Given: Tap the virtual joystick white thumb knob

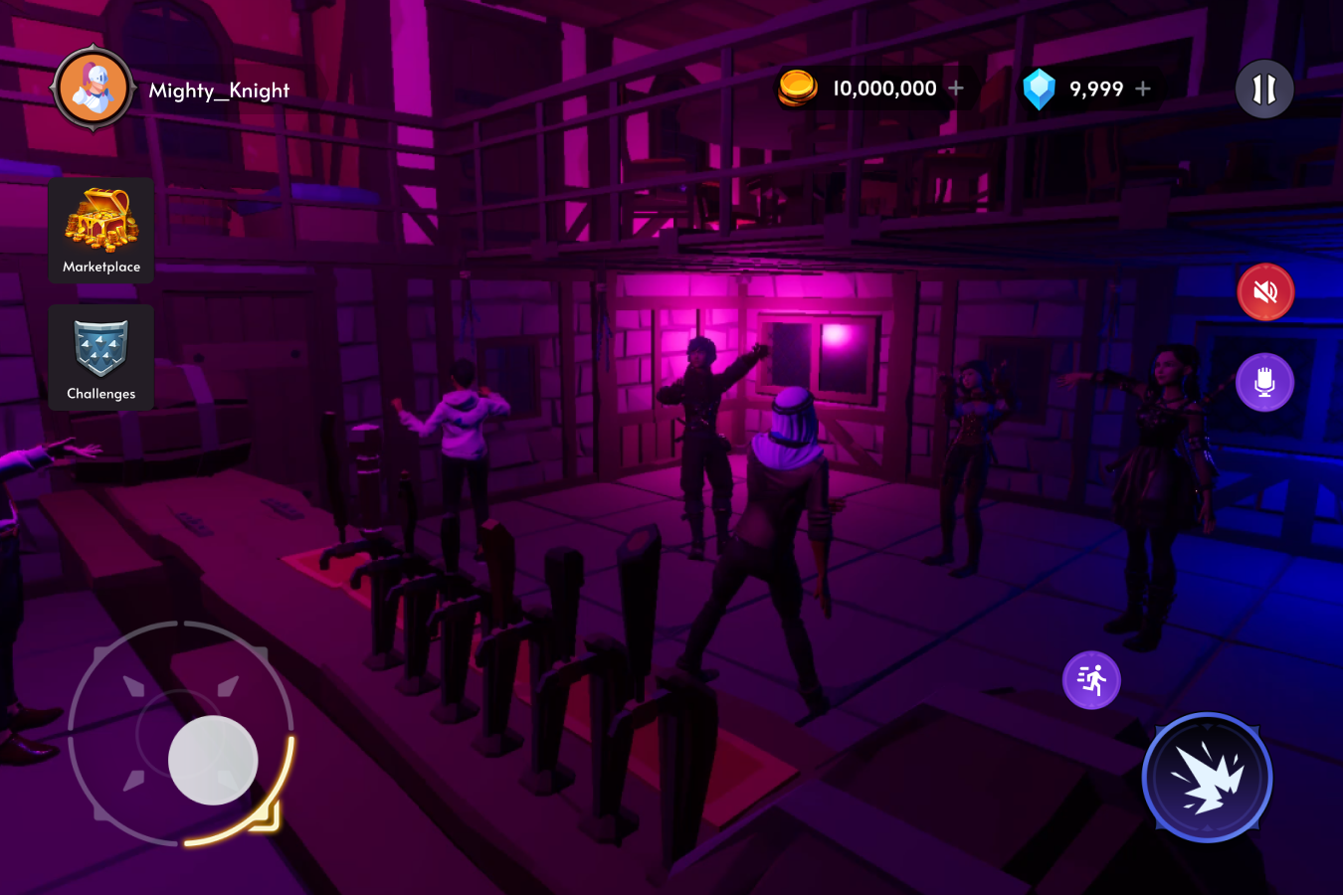Looking at the screenshot, I should coord(213,760).
